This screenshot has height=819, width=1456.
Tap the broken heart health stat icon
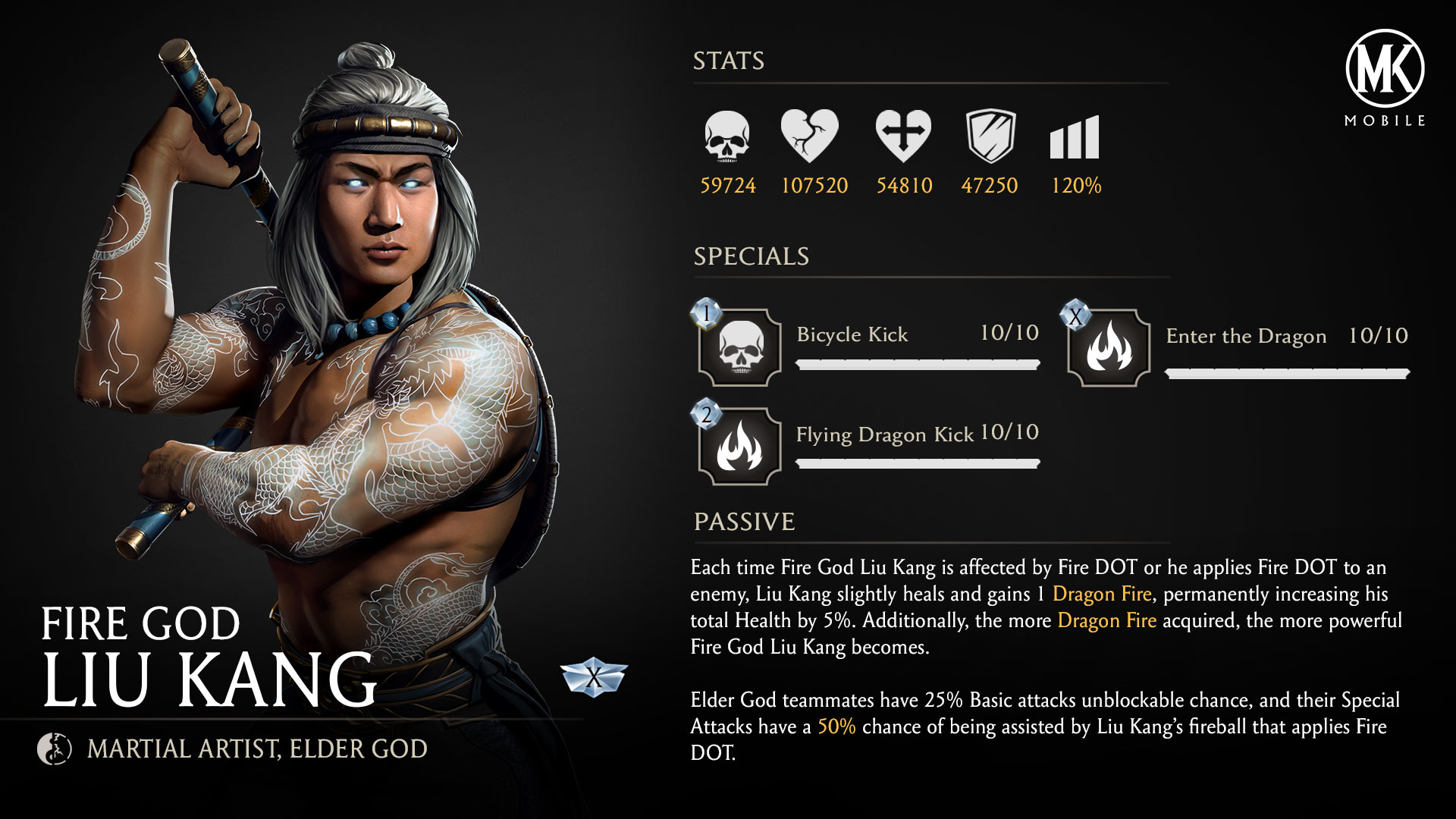pos(809,136)
